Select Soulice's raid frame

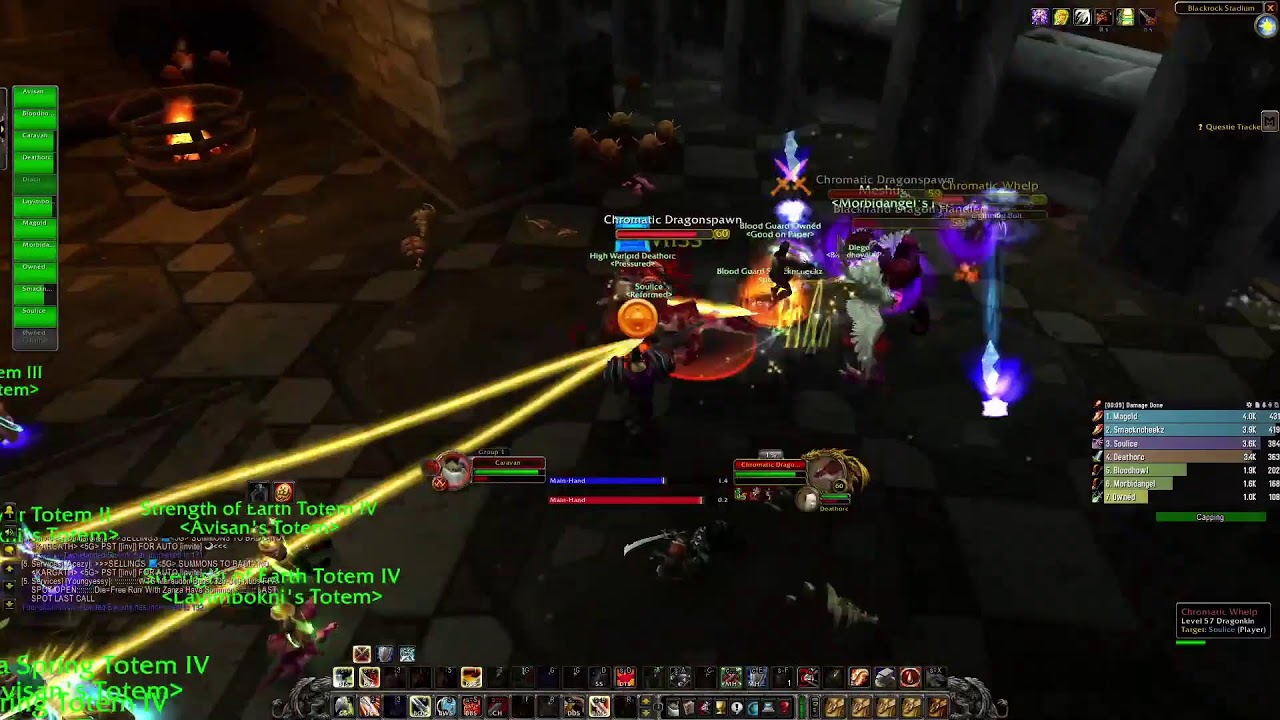click(x=34, y=311)
